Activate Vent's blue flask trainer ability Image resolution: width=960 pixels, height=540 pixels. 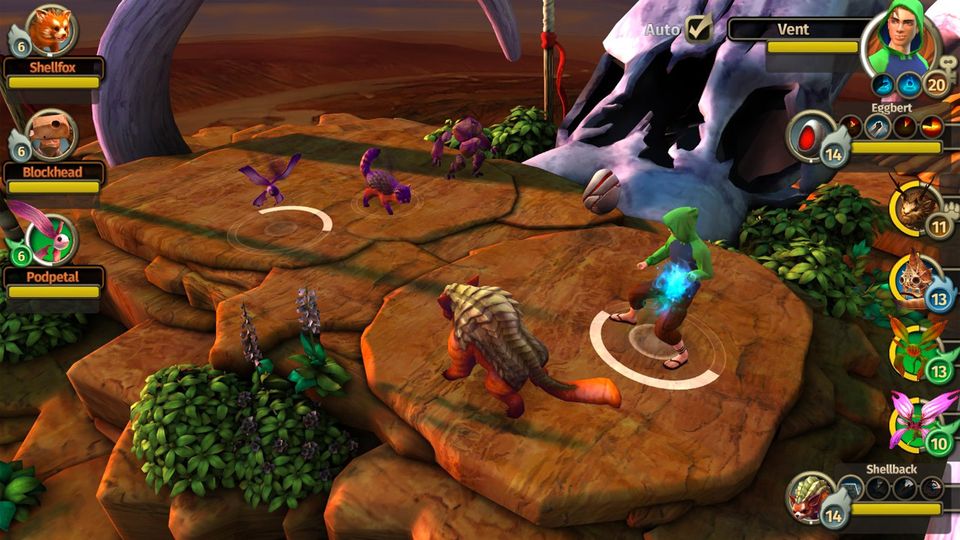pyautogui.click(x=909, y=84)
